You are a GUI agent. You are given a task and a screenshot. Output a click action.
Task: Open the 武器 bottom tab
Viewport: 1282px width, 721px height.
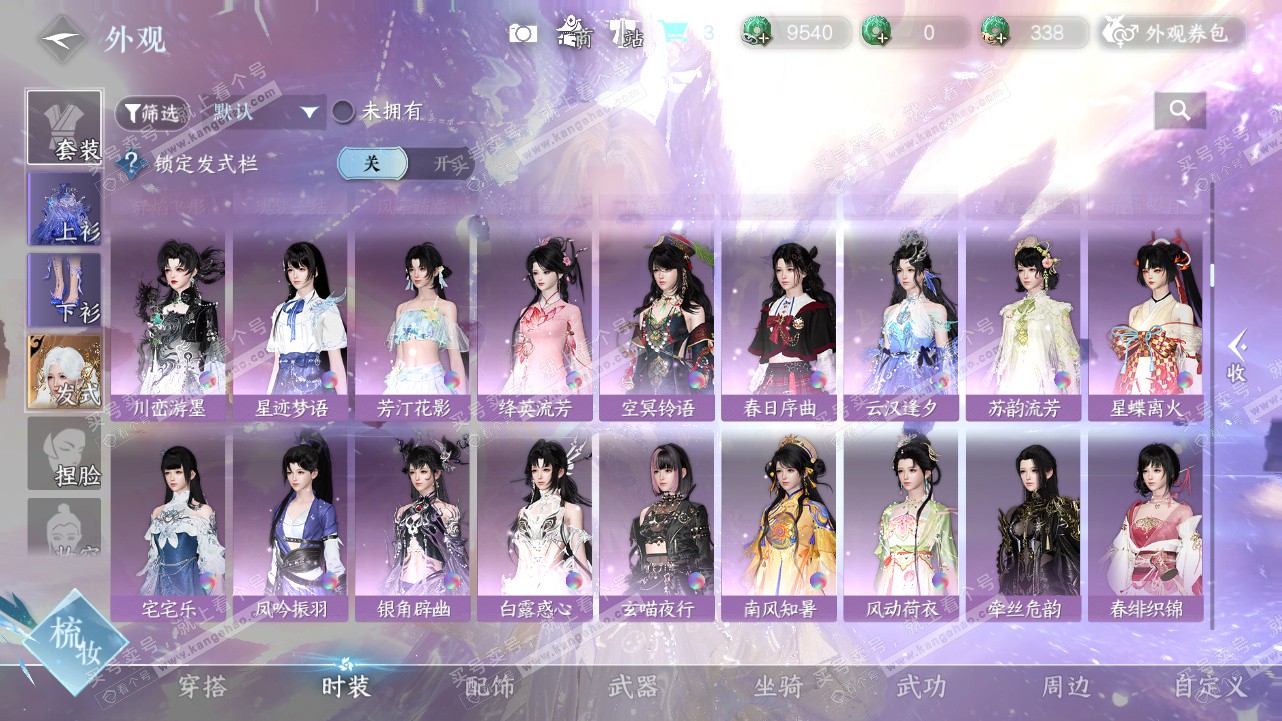click(x=633, y=687)
